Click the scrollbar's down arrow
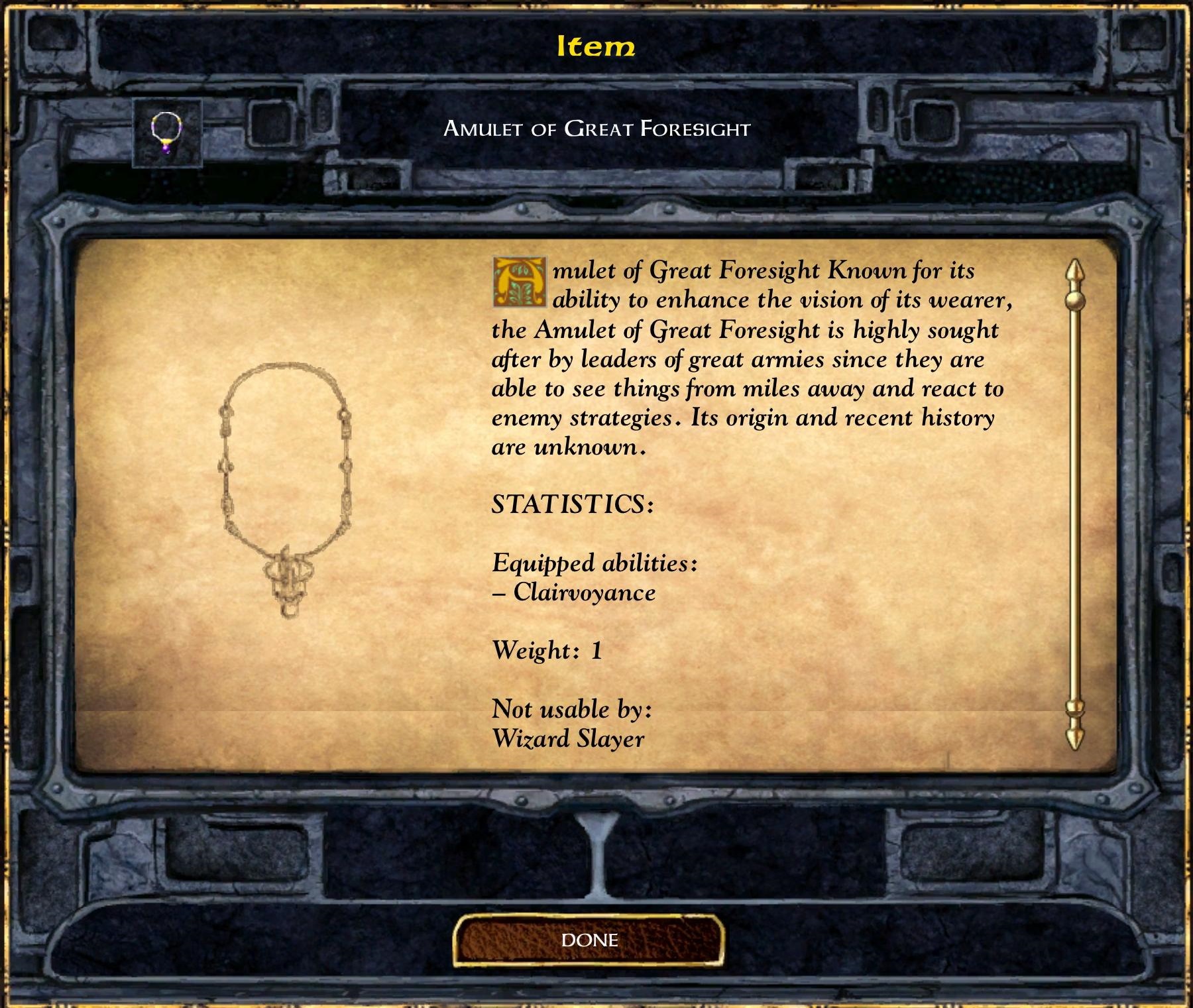The image size is (1193, 1008). (1074, 737)
